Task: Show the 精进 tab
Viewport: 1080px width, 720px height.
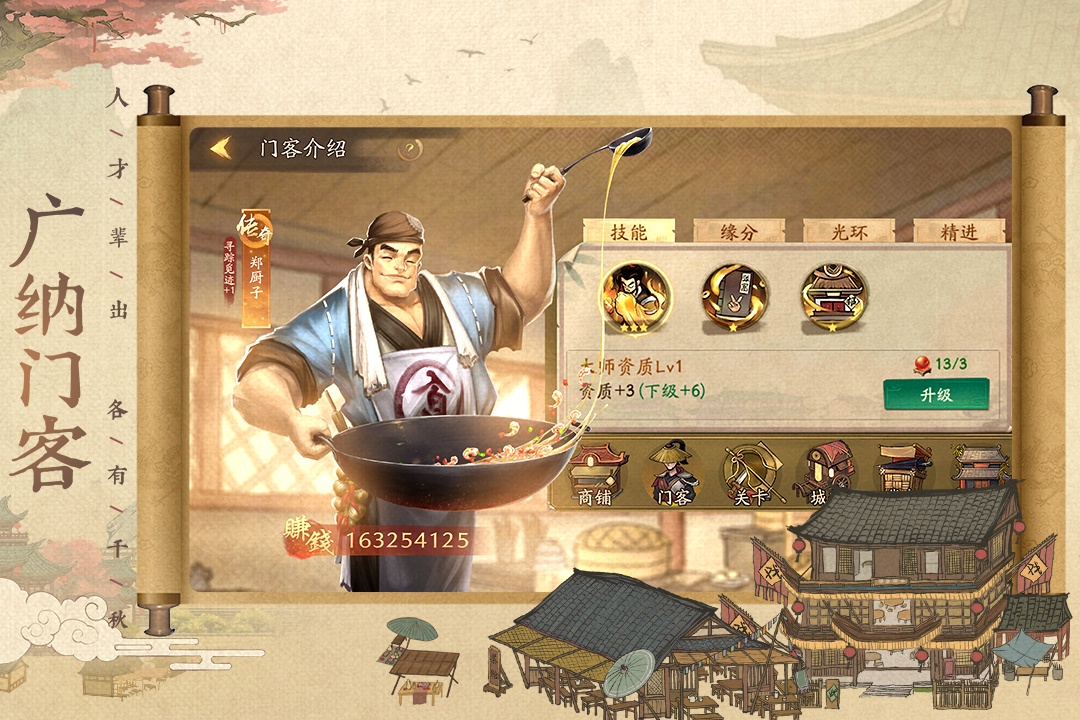Action: [x=958, y=231]
